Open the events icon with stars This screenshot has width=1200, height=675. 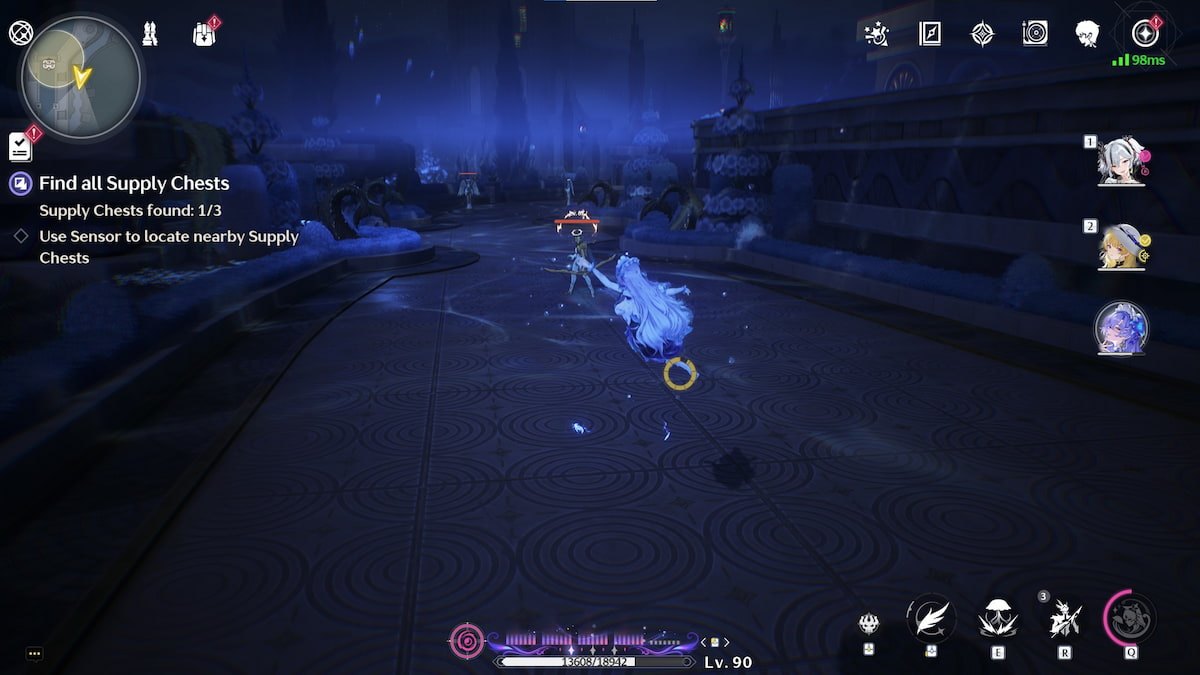[x=877, y=34]
